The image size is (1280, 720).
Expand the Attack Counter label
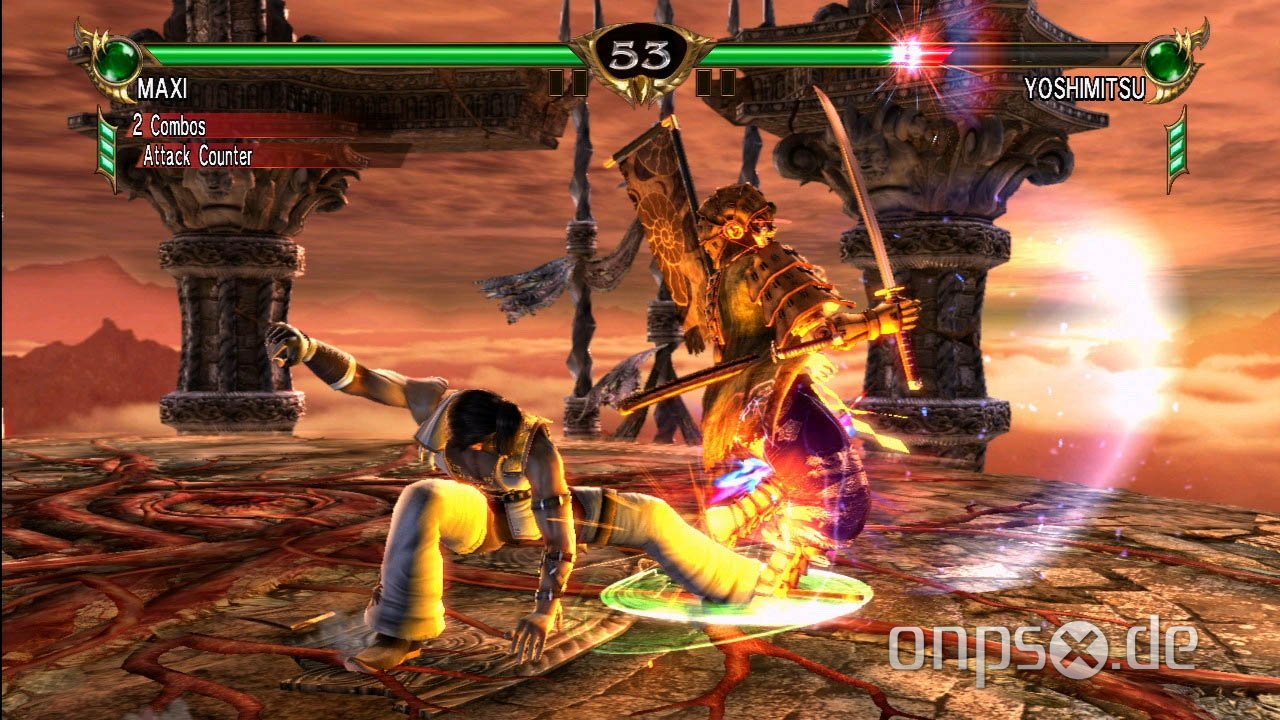tap(197, 157)
